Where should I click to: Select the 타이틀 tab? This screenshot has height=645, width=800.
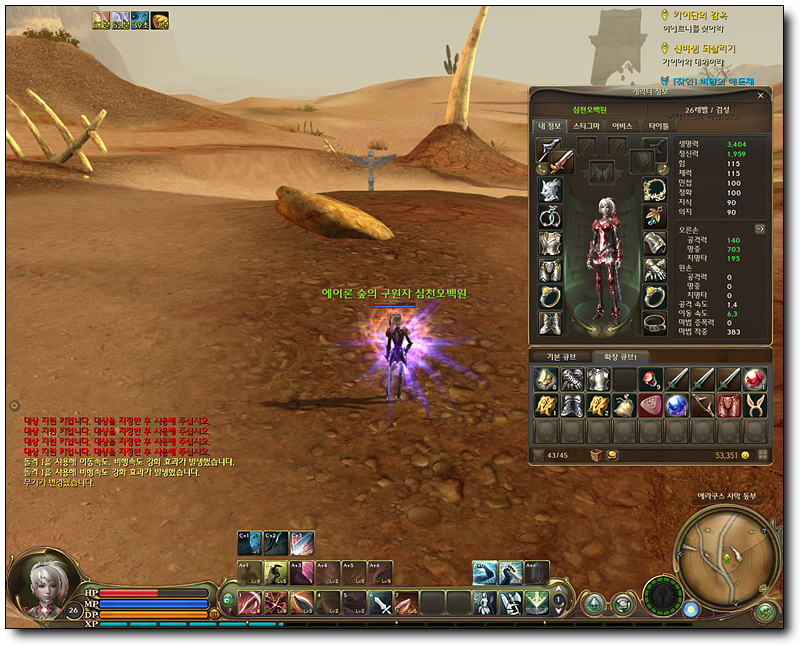[658, 126]
